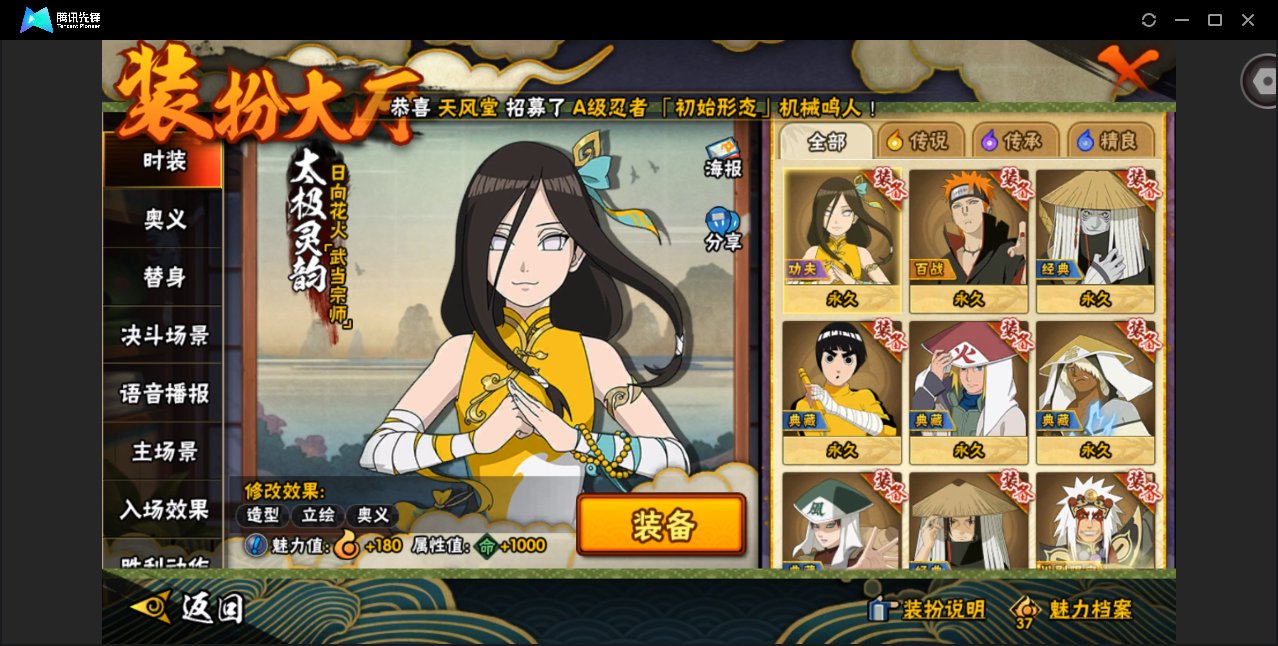Choose the 替身 category
The height and width of the screenshot is (646, 1278).
(163, 277)
